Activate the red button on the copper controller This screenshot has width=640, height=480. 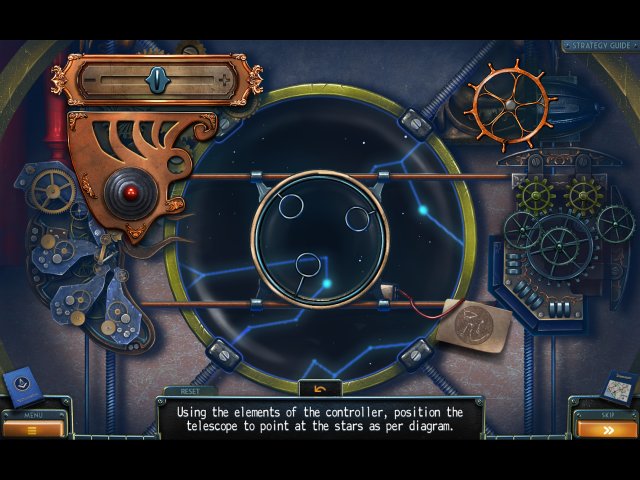point(129,189)
